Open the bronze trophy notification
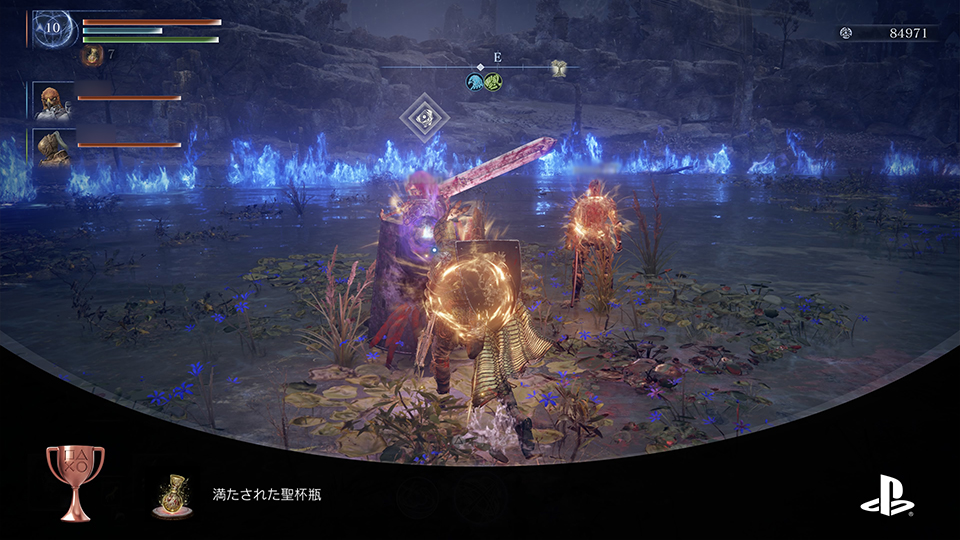The height and width of the screenshot is (540, 960). pyautogui.click(x=75, y=484)
